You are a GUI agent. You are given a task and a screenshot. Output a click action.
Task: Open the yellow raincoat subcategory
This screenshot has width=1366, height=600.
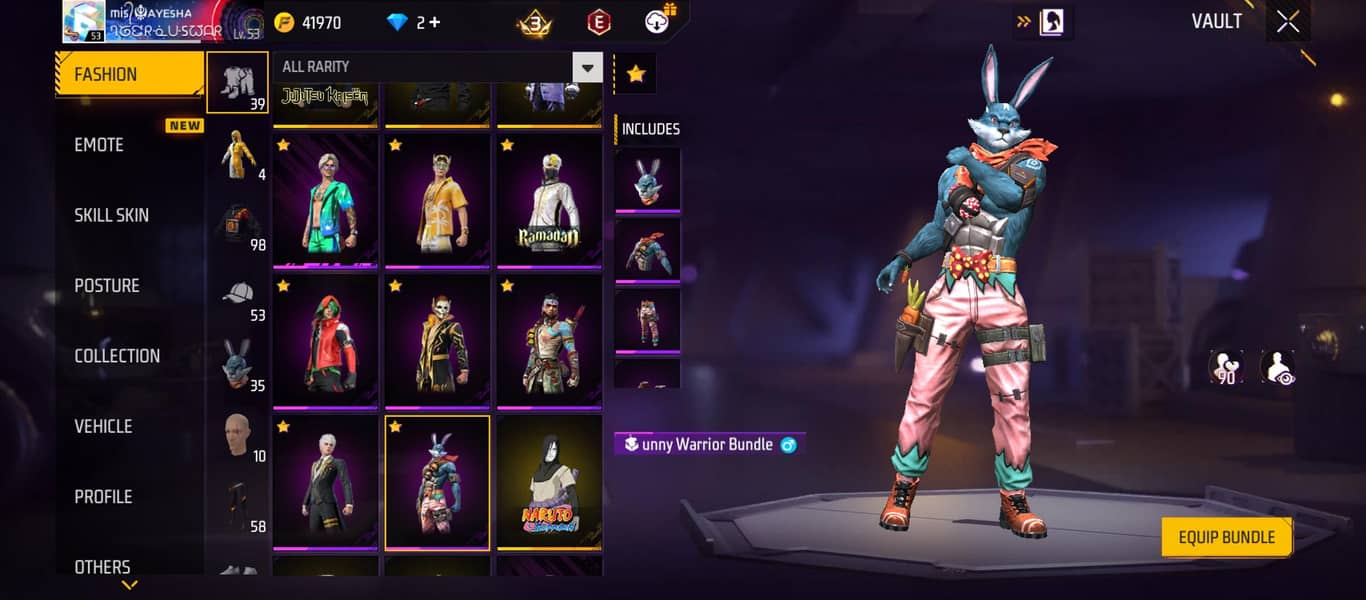tap(238, 157)
